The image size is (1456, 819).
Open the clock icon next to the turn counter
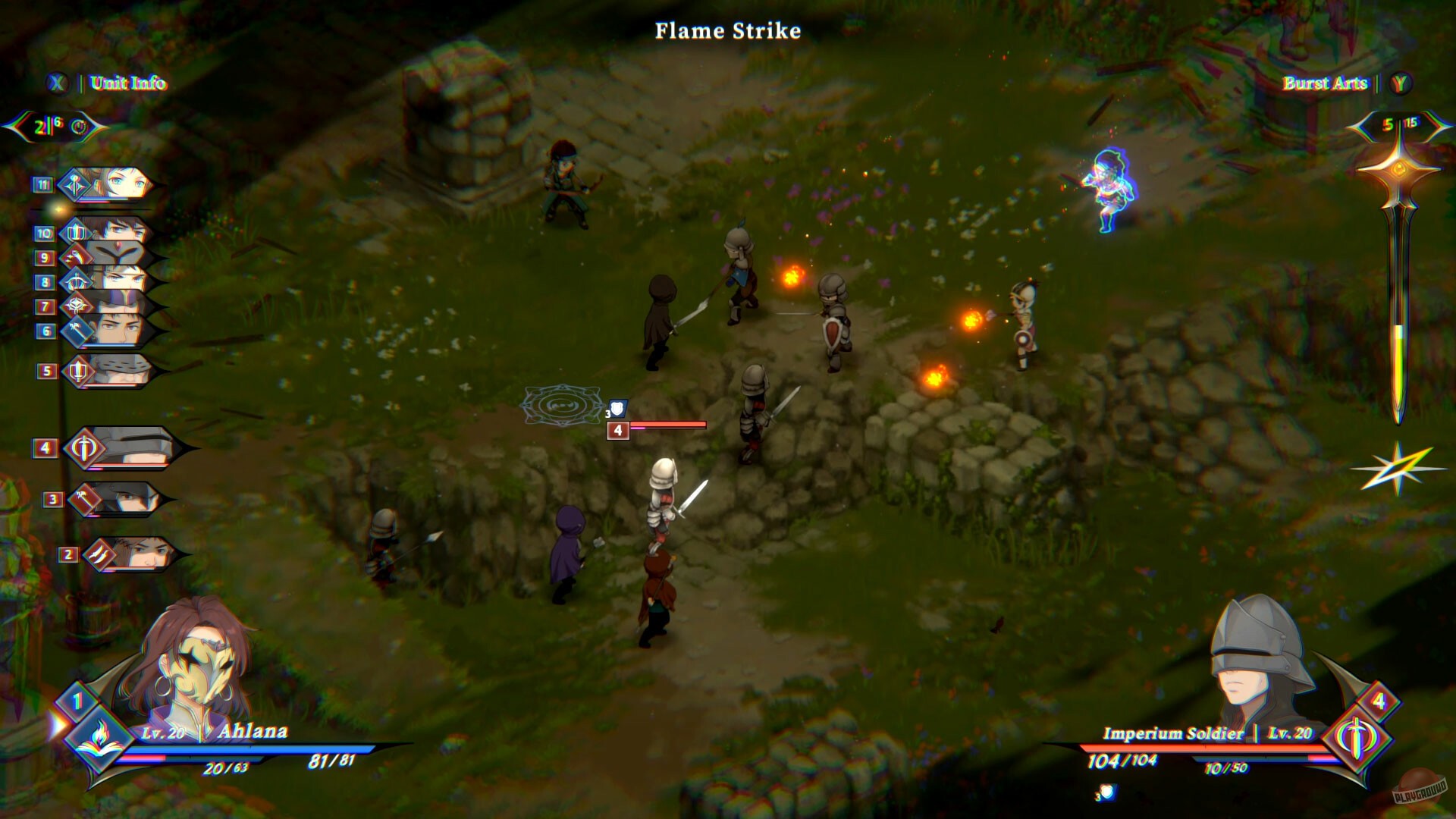click(x=79, y=127)
